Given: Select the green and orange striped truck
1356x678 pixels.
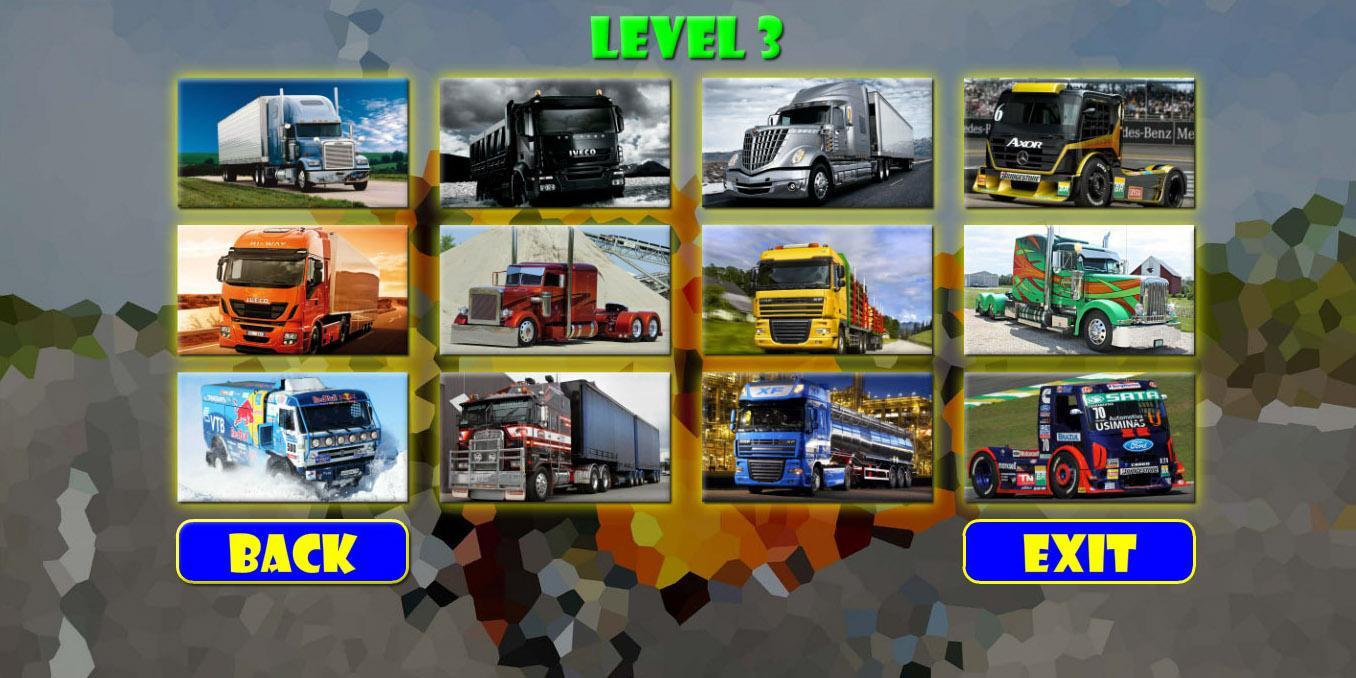Looking at the screenshot, I should (1079, 290).
